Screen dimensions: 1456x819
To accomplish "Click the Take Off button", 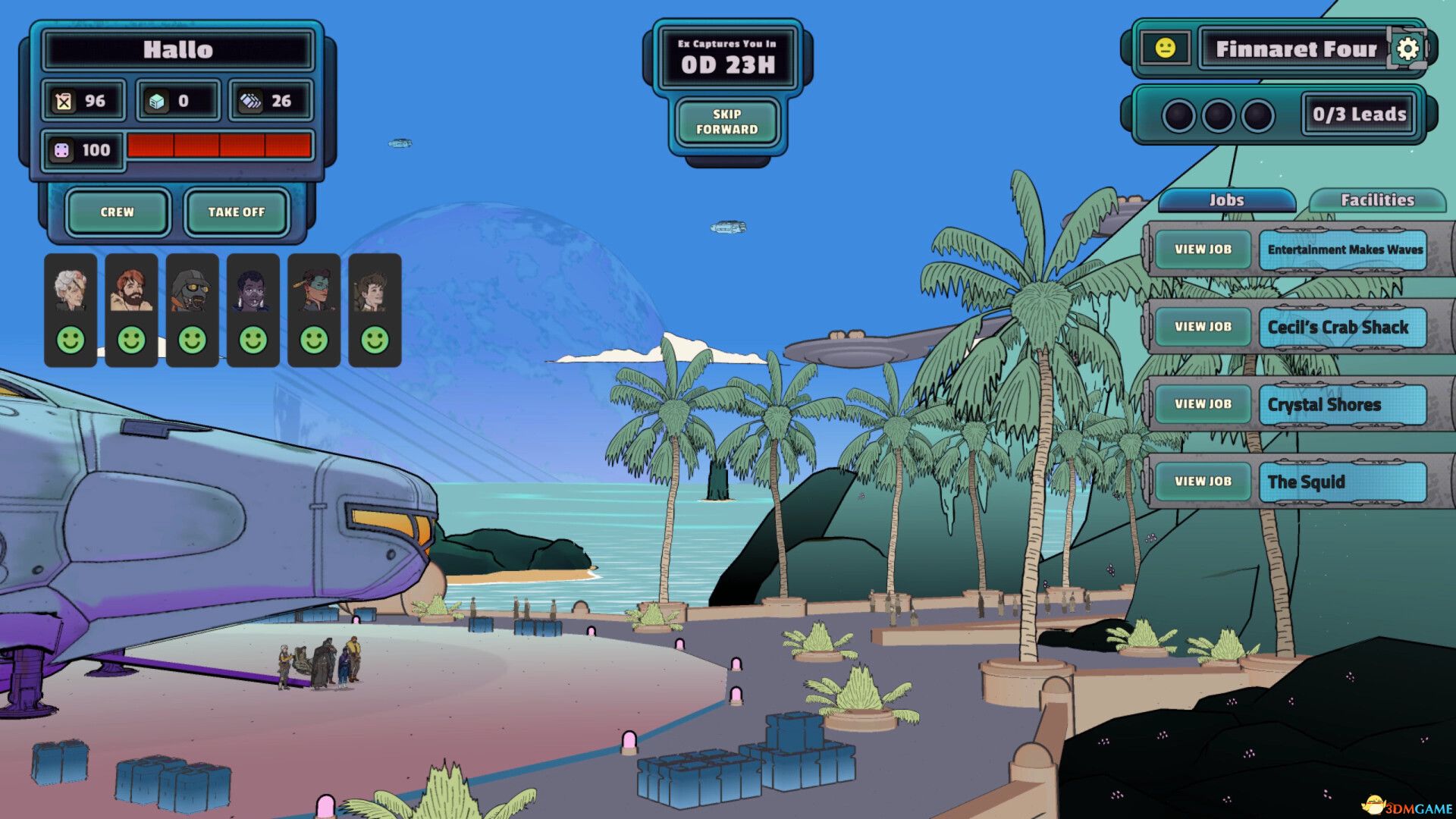I will coord(237,212).
